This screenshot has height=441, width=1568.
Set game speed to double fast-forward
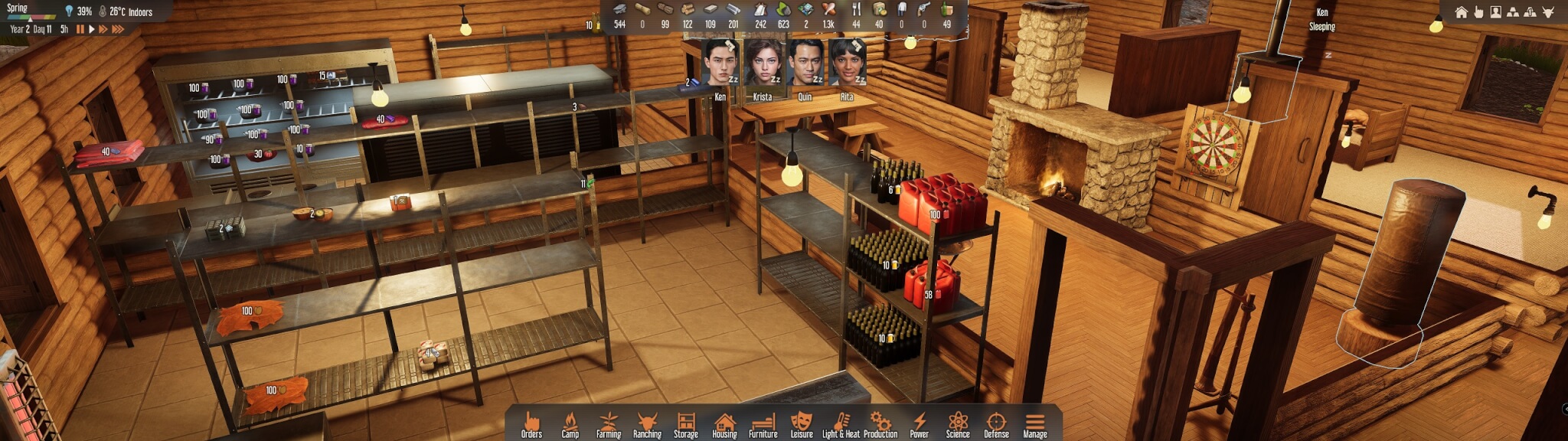tap(103, 29)
